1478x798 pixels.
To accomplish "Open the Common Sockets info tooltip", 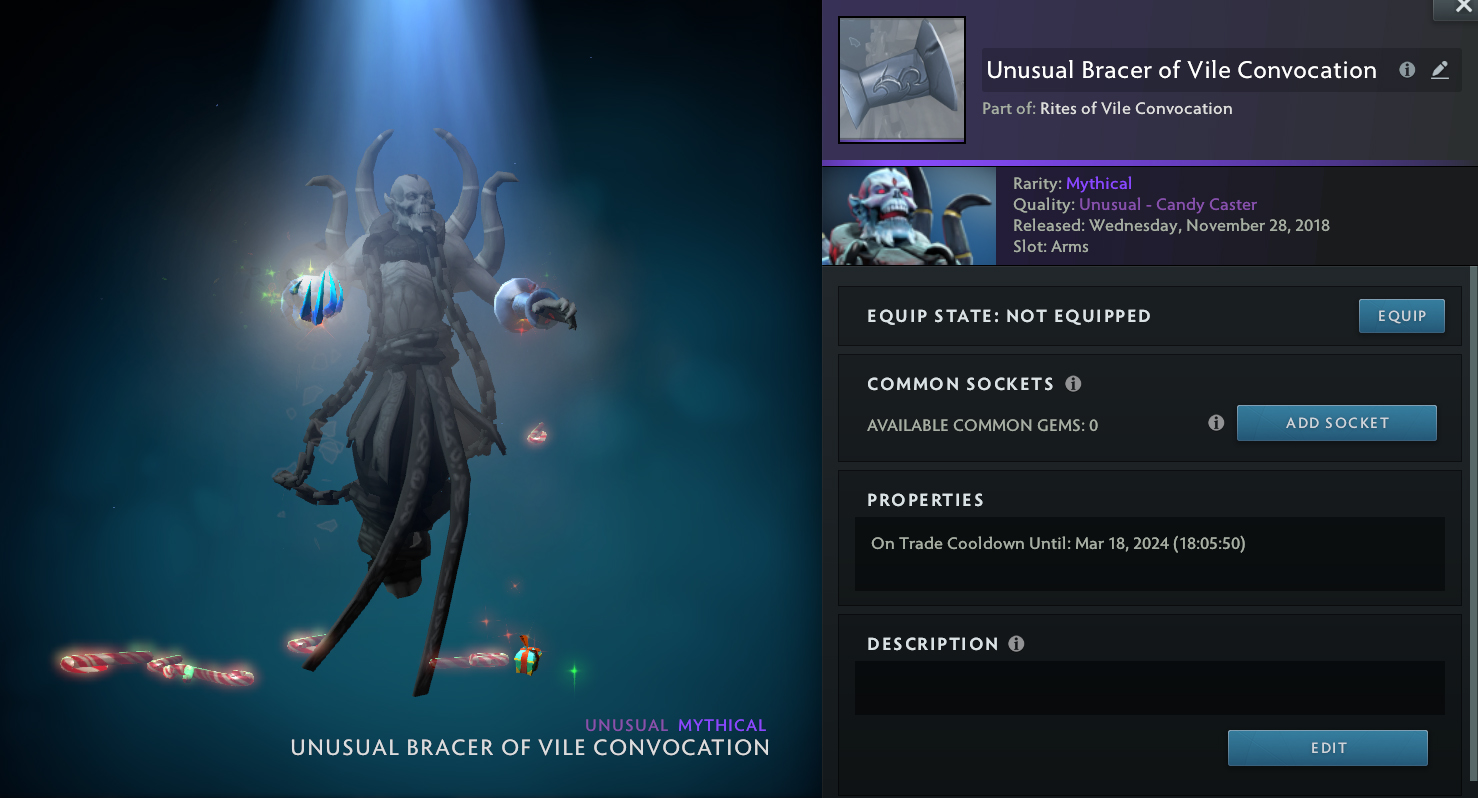I will tap(1073, 384).
